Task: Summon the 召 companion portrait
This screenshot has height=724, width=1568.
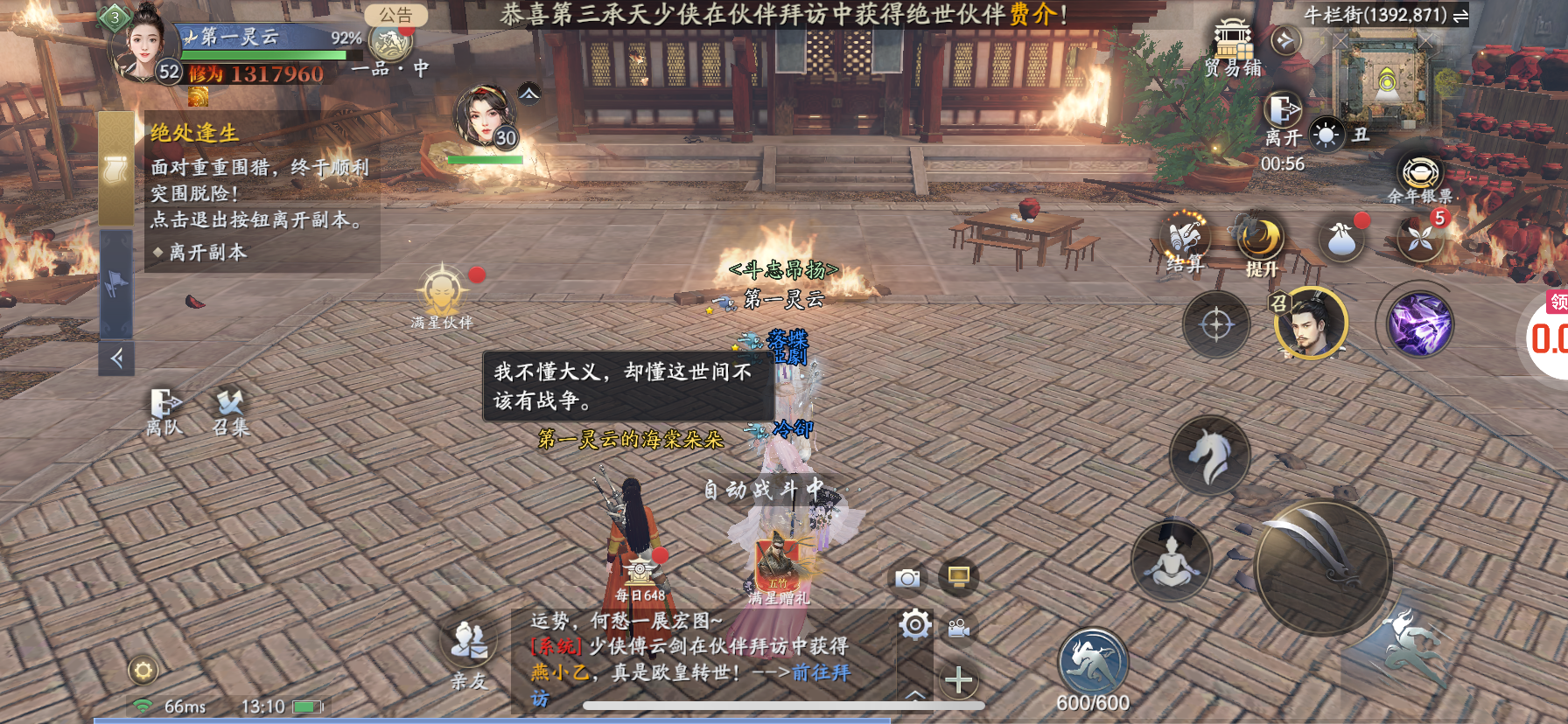Action: [x=1311, y=324]
